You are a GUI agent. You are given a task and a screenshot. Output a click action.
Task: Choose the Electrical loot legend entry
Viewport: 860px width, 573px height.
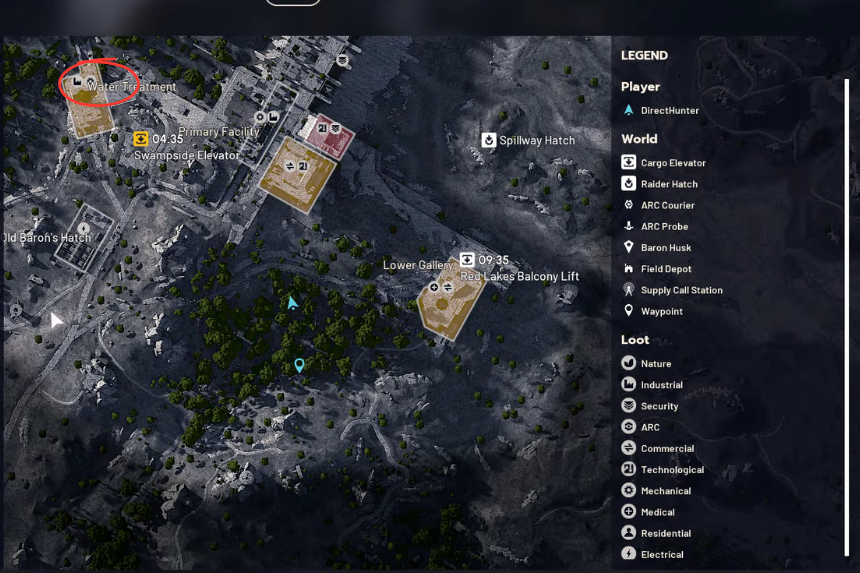point(661,554)
